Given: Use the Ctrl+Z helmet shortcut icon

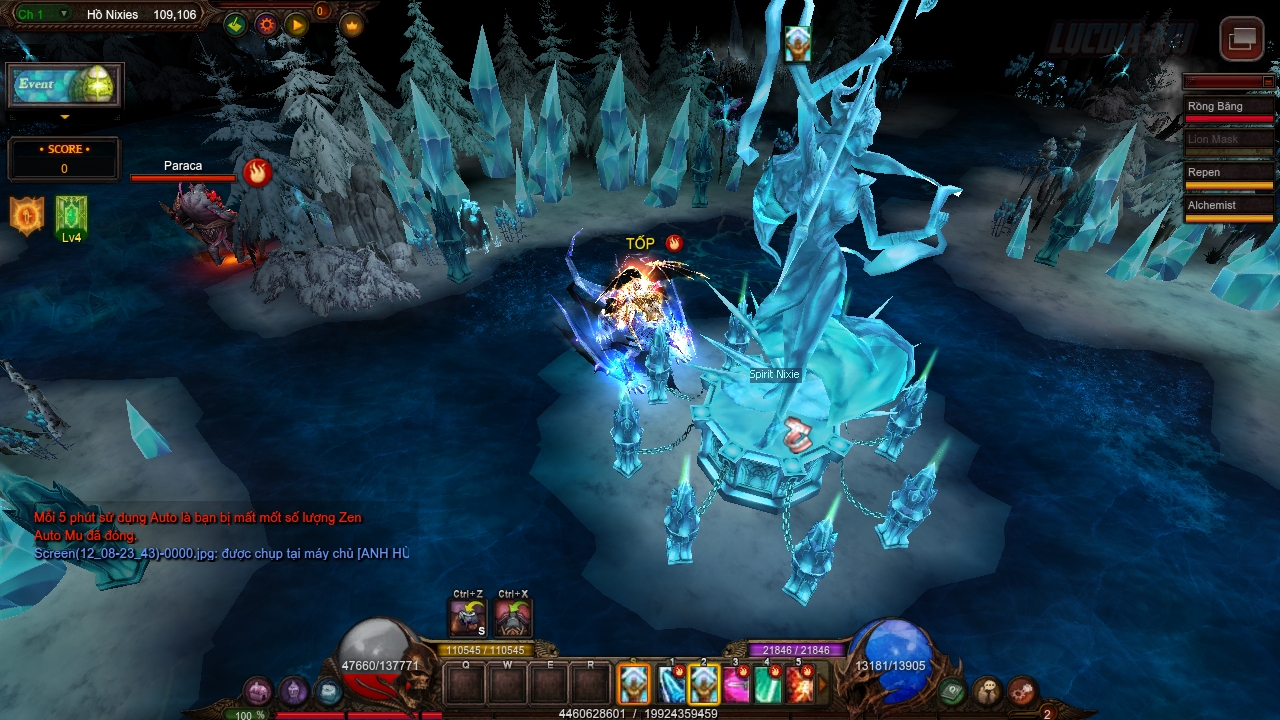Looking at the screenshot, I should [x=468, y=617].
